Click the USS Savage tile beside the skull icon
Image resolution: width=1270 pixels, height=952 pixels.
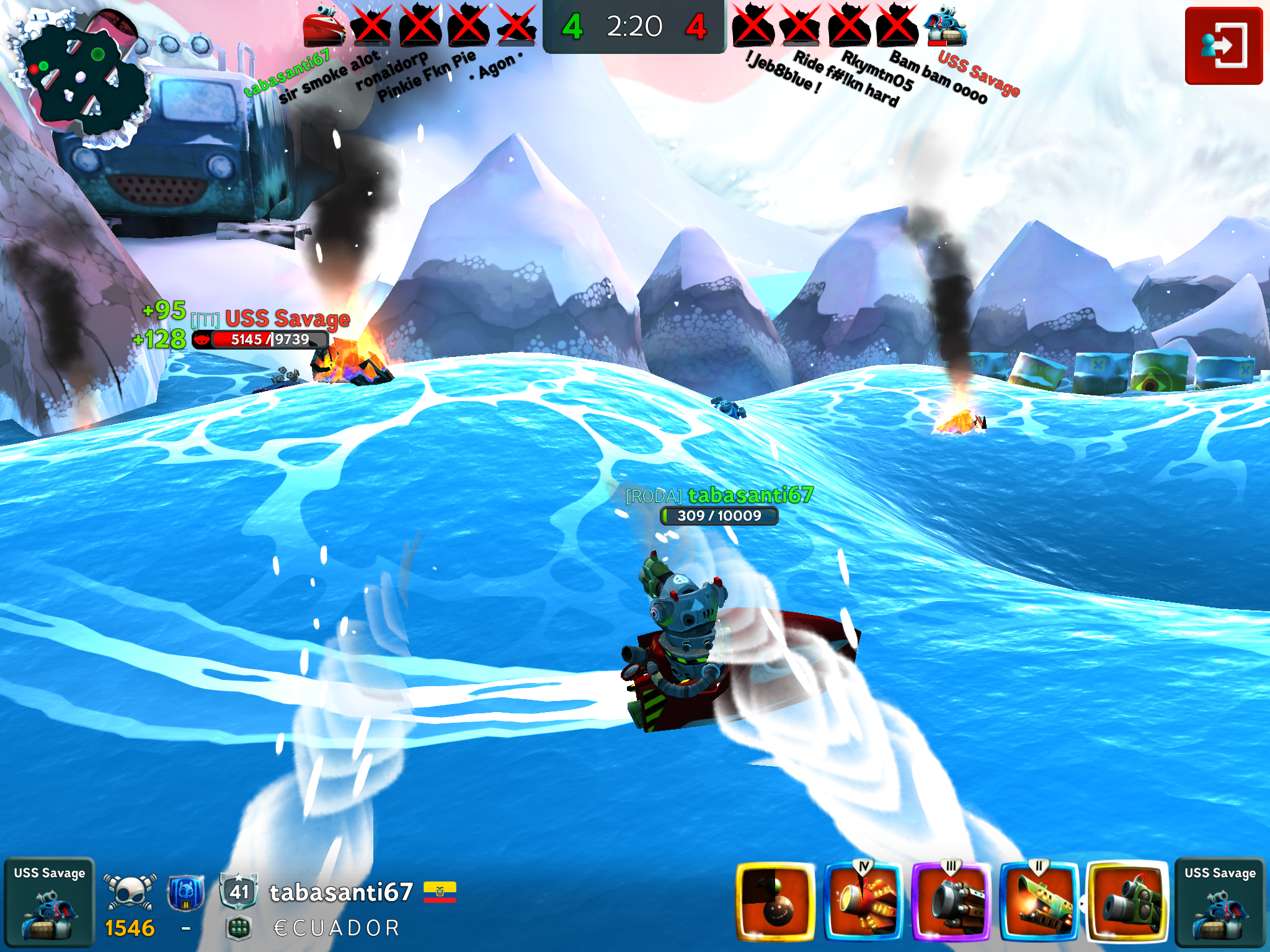click(50, 902)
